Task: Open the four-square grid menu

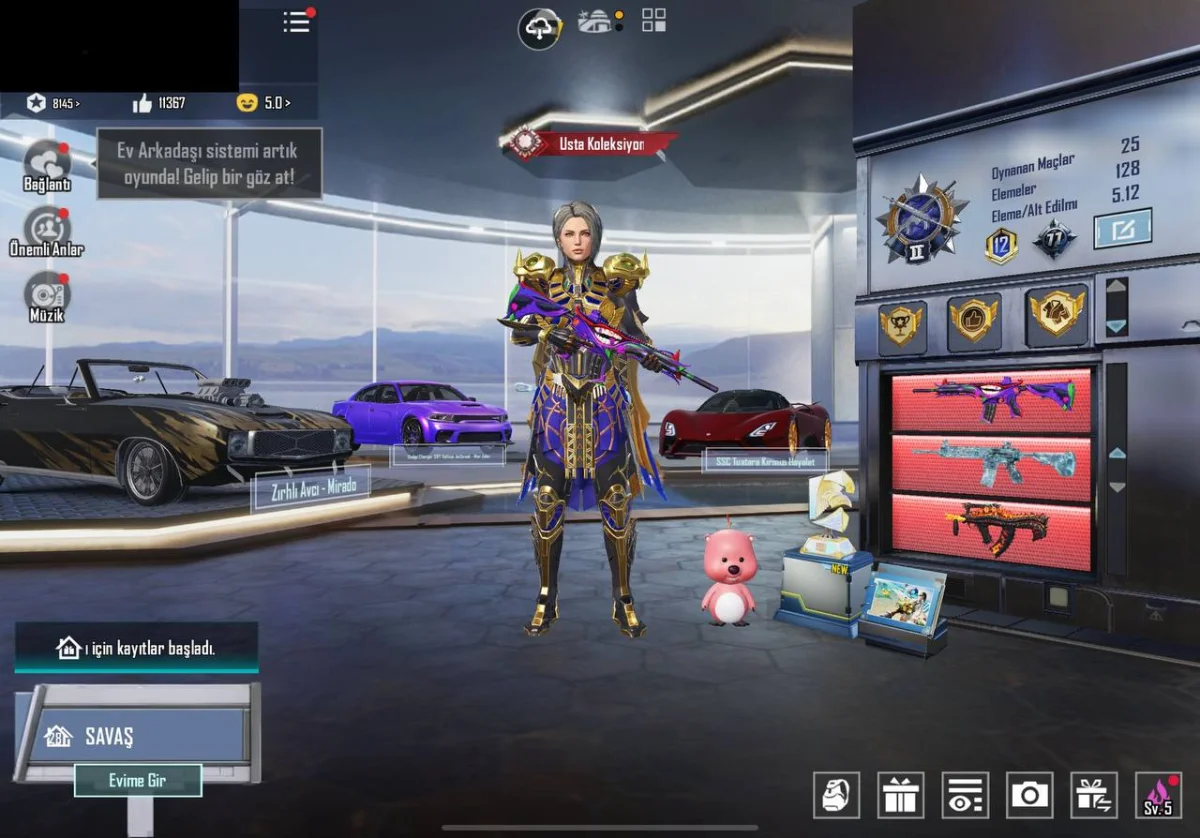Action: tap(654, 20)
